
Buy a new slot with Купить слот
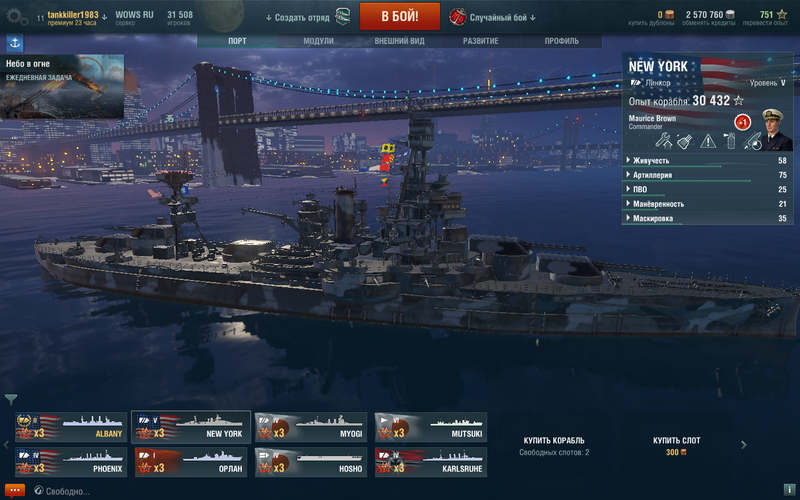678,440
